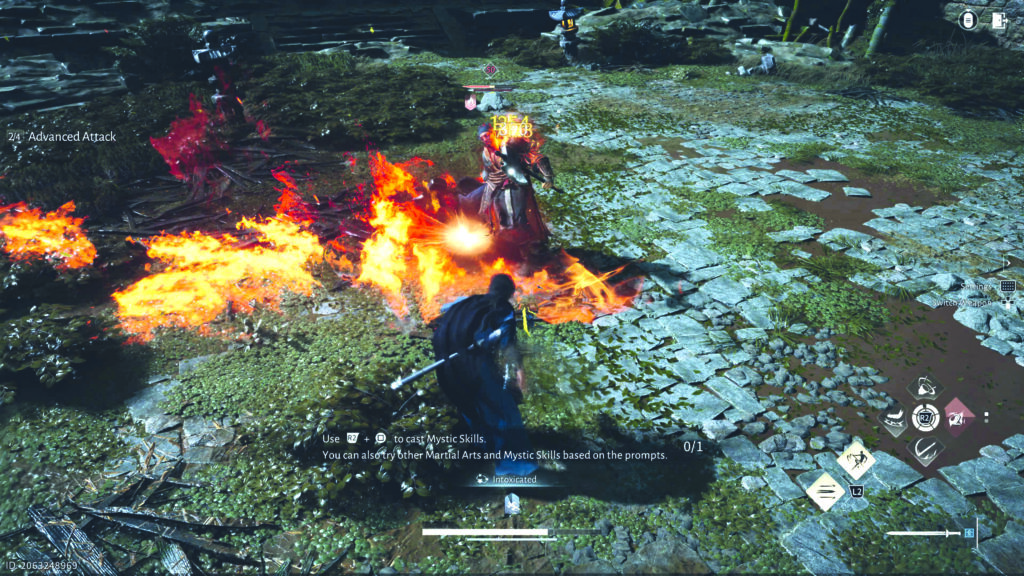Trigger the bottom crescent slash skill

(x=925, y=449)
